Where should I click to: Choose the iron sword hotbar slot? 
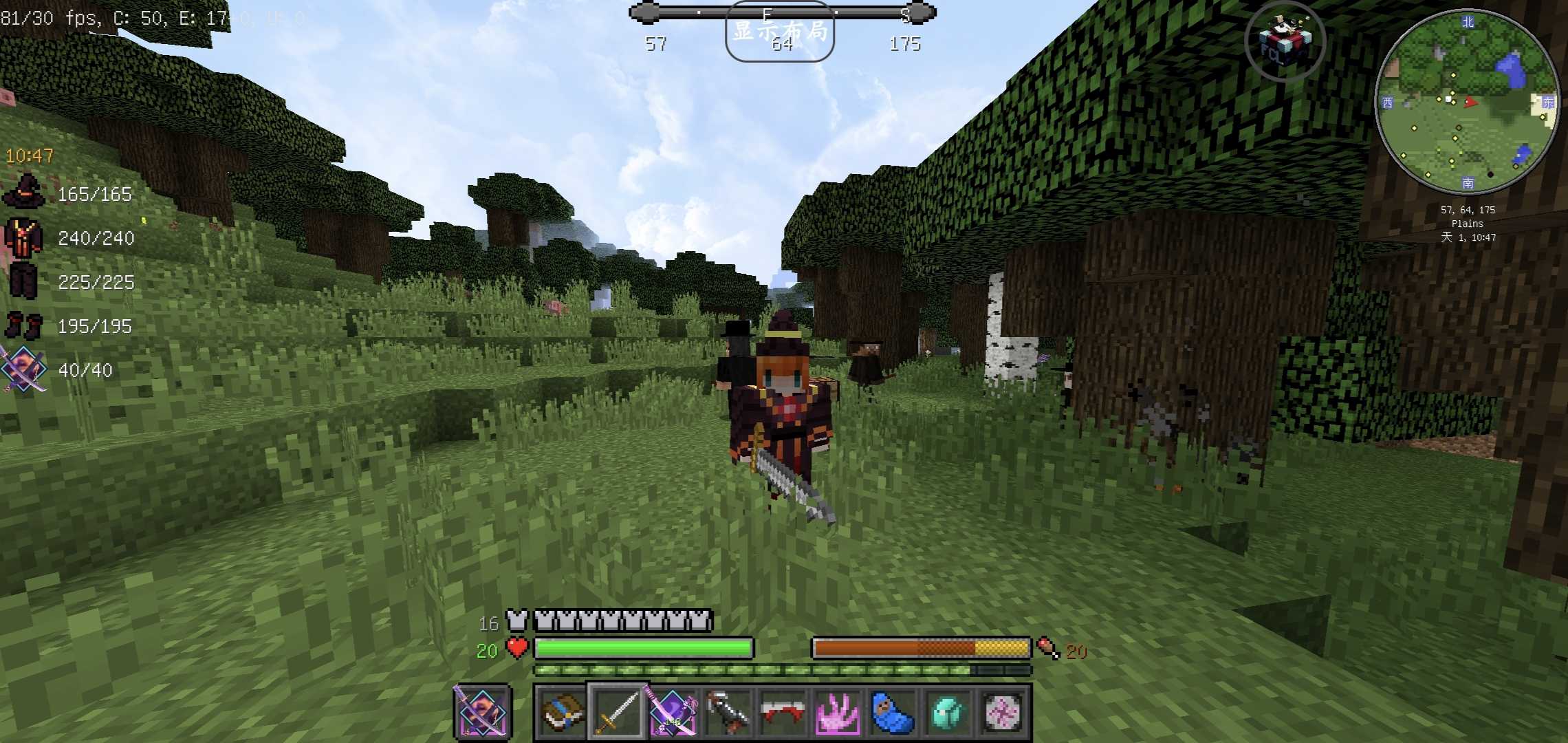(617, 712)
